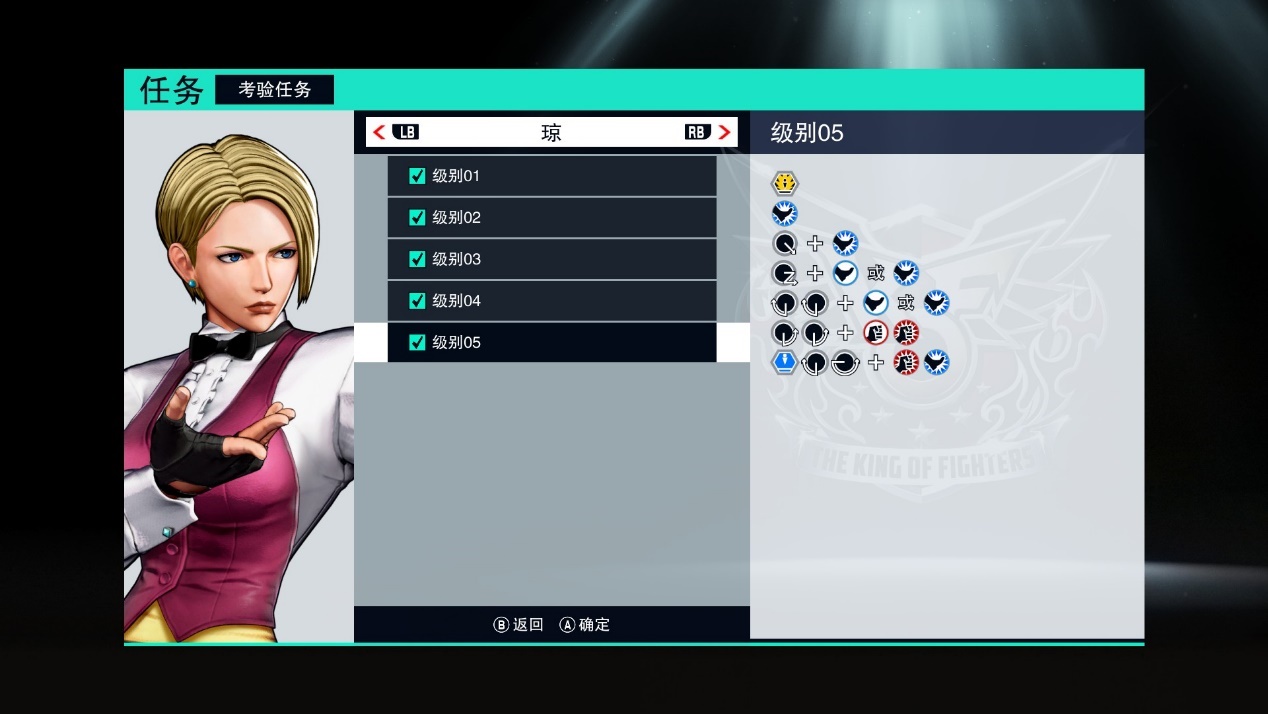Click 返回 to go back
1268x714 pixels.
point(519,625)
